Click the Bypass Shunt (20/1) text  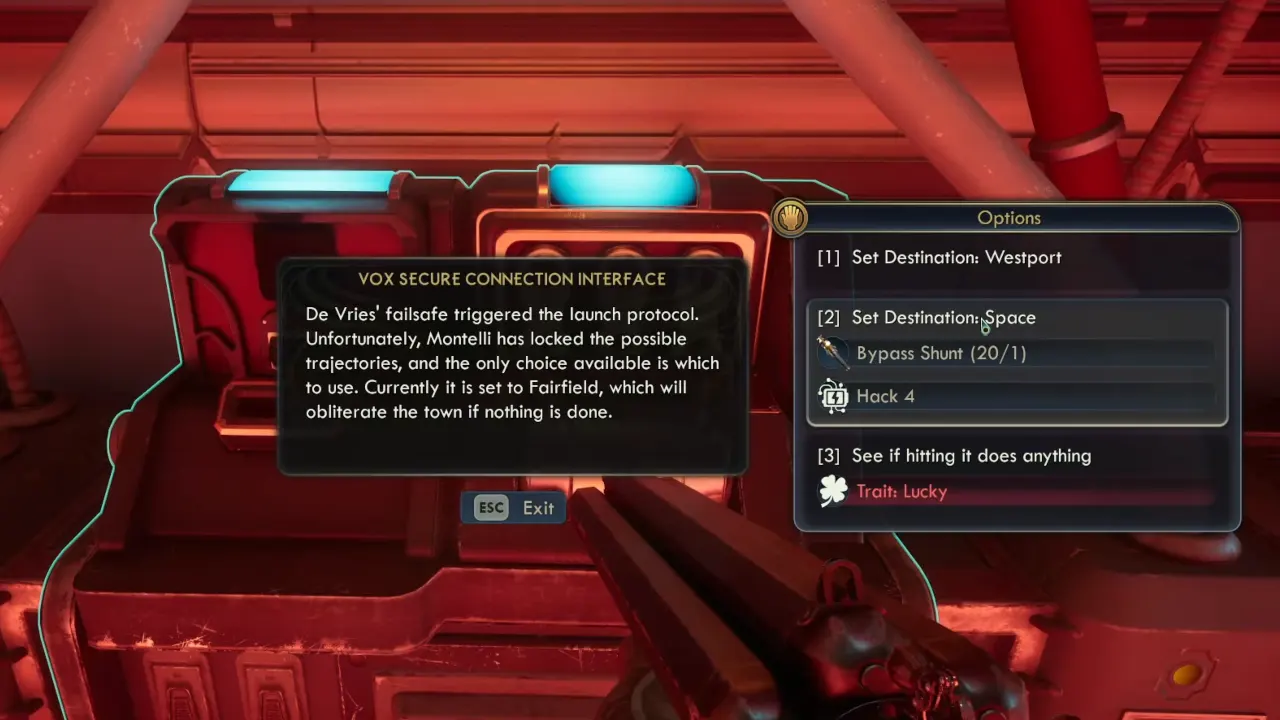pyautogui.click(x=940, y=352)
